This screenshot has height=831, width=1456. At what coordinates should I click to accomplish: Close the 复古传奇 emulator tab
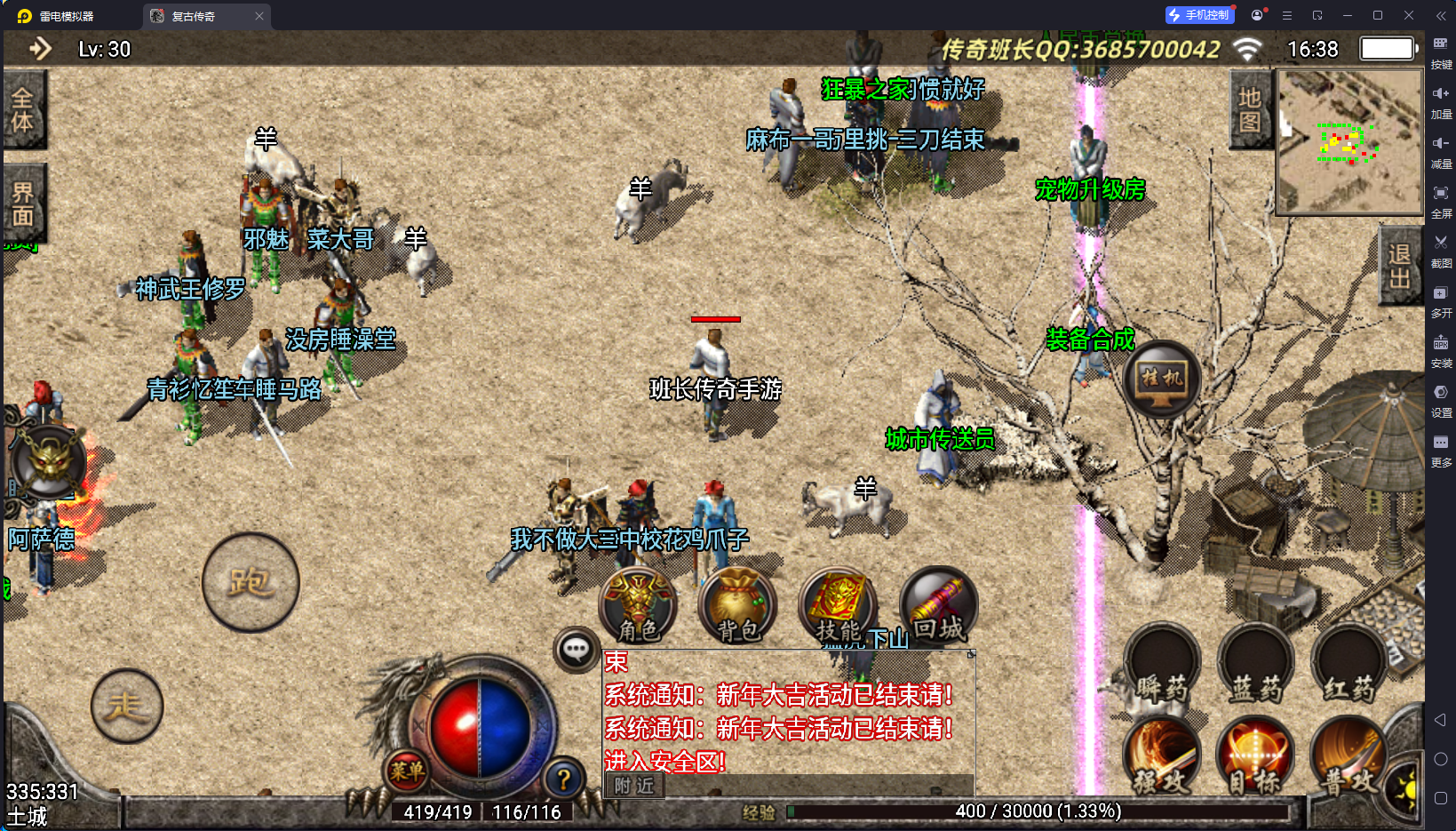(259, 16)
